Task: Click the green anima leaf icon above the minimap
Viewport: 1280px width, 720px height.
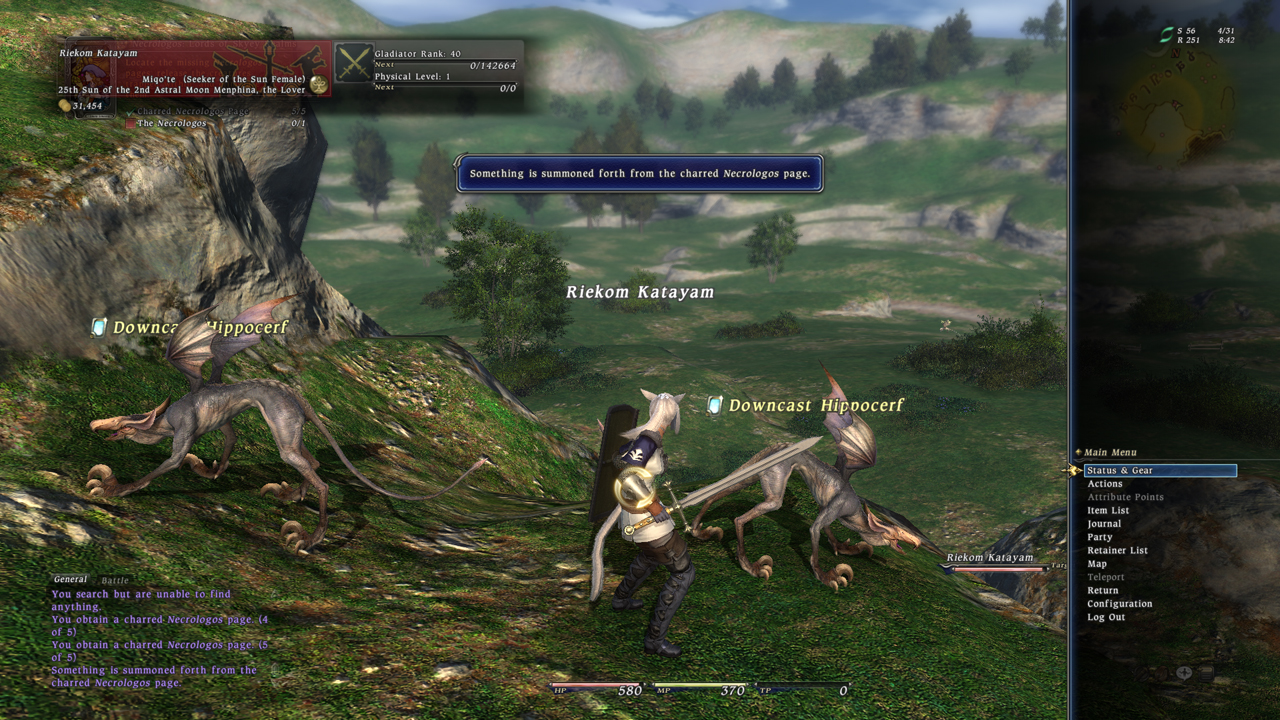Action: [x=1166, y=34]
